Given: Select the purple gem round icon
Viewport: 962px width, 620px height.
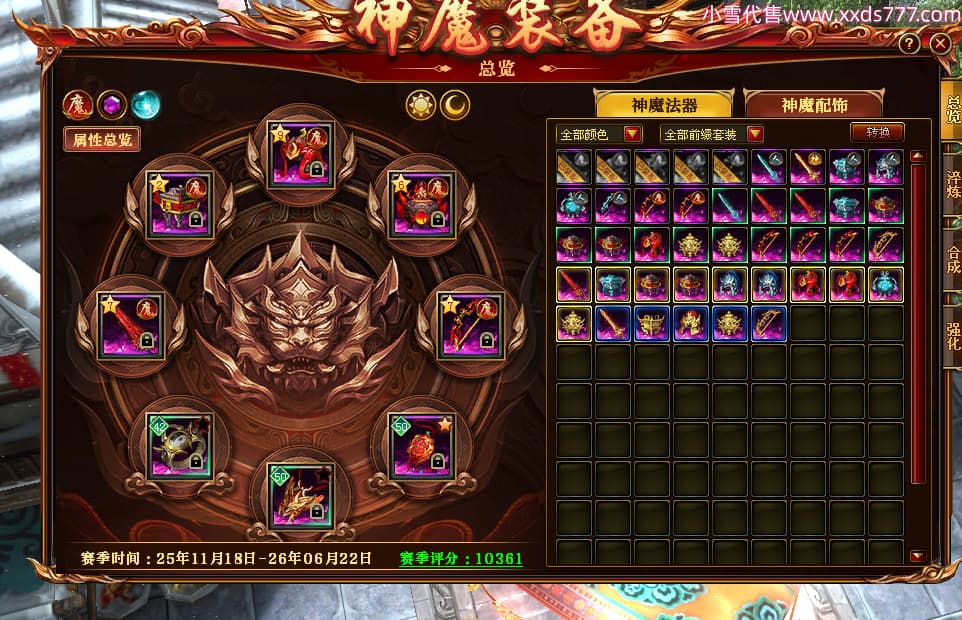Looking at the screenshot, I should coord(112,104).
